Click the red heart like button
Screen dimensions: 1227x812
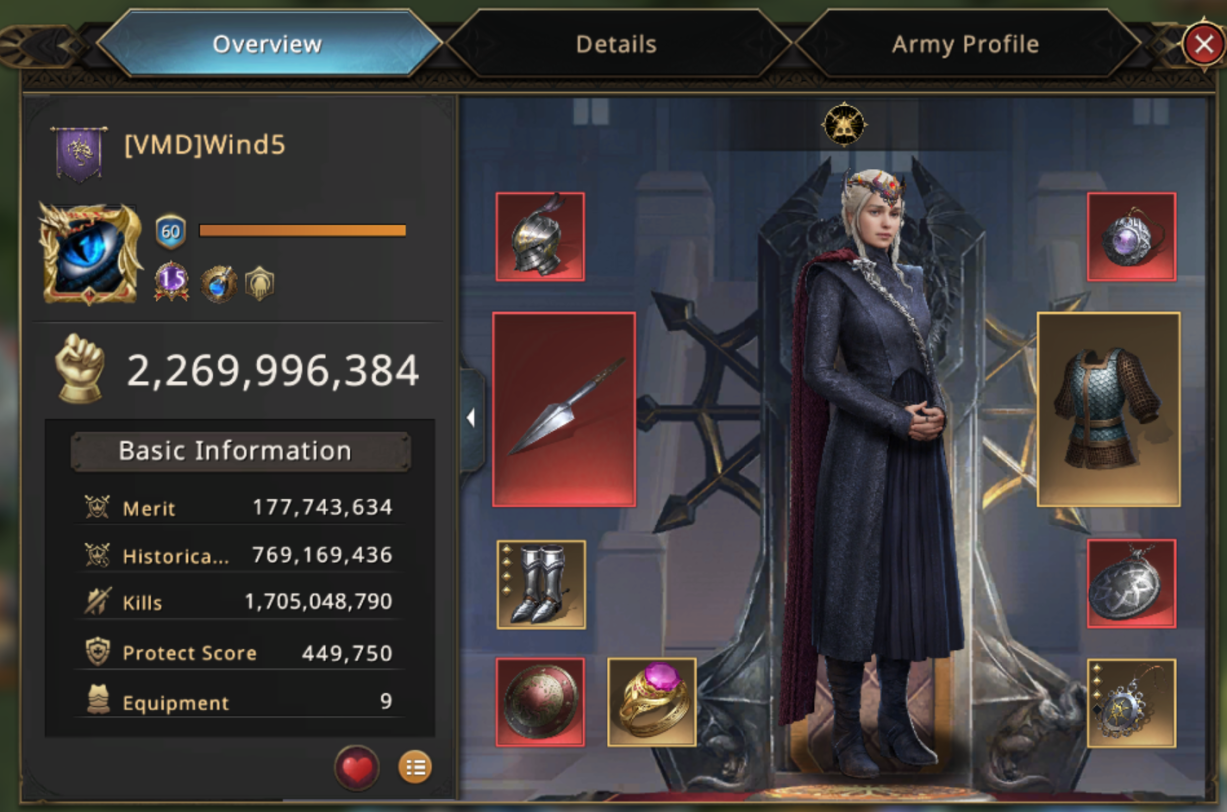pyautogui.click(x=357, y=768)
